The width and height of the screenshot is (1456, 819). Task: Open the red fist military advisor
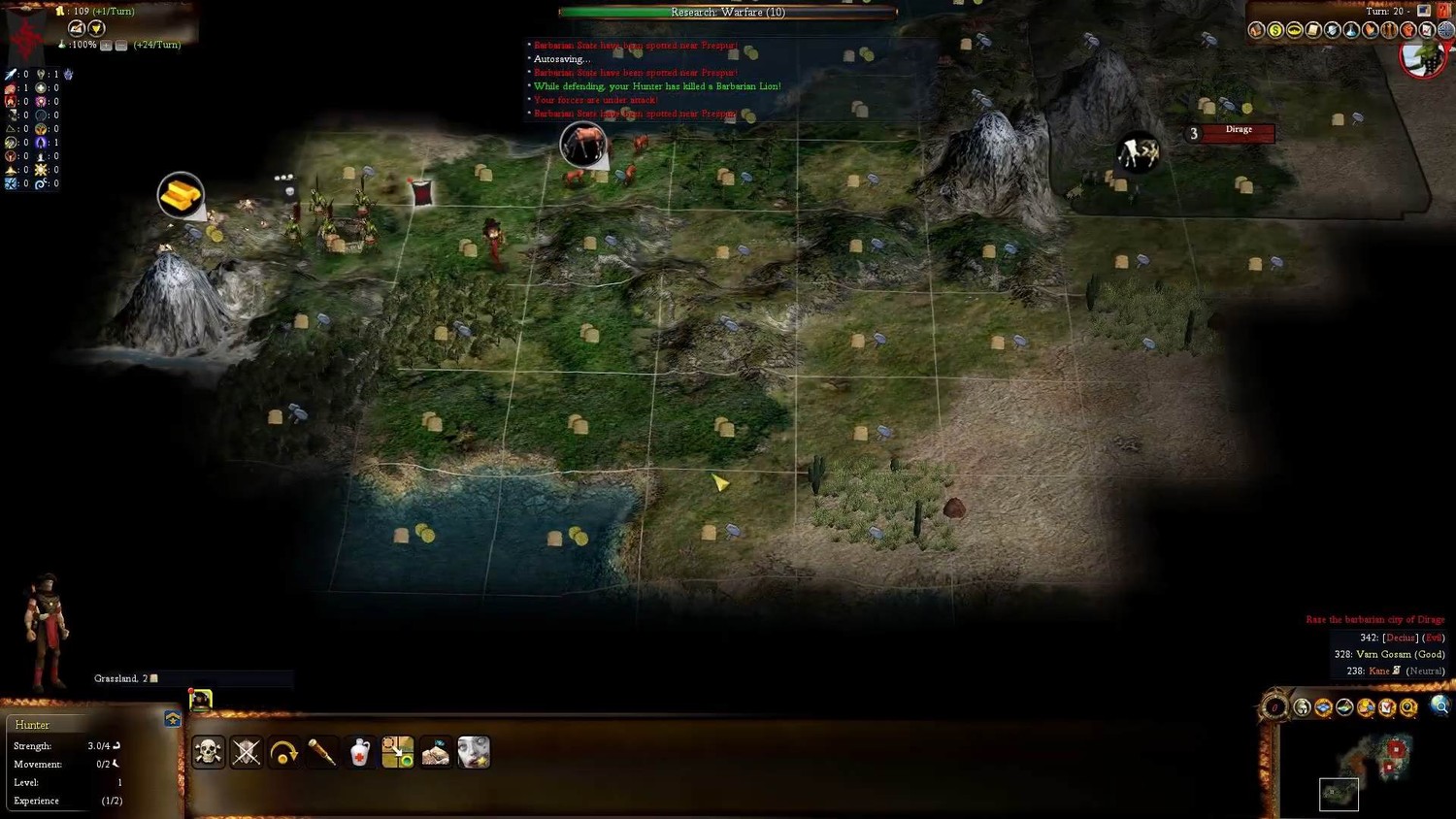(x=1407, y=31)
